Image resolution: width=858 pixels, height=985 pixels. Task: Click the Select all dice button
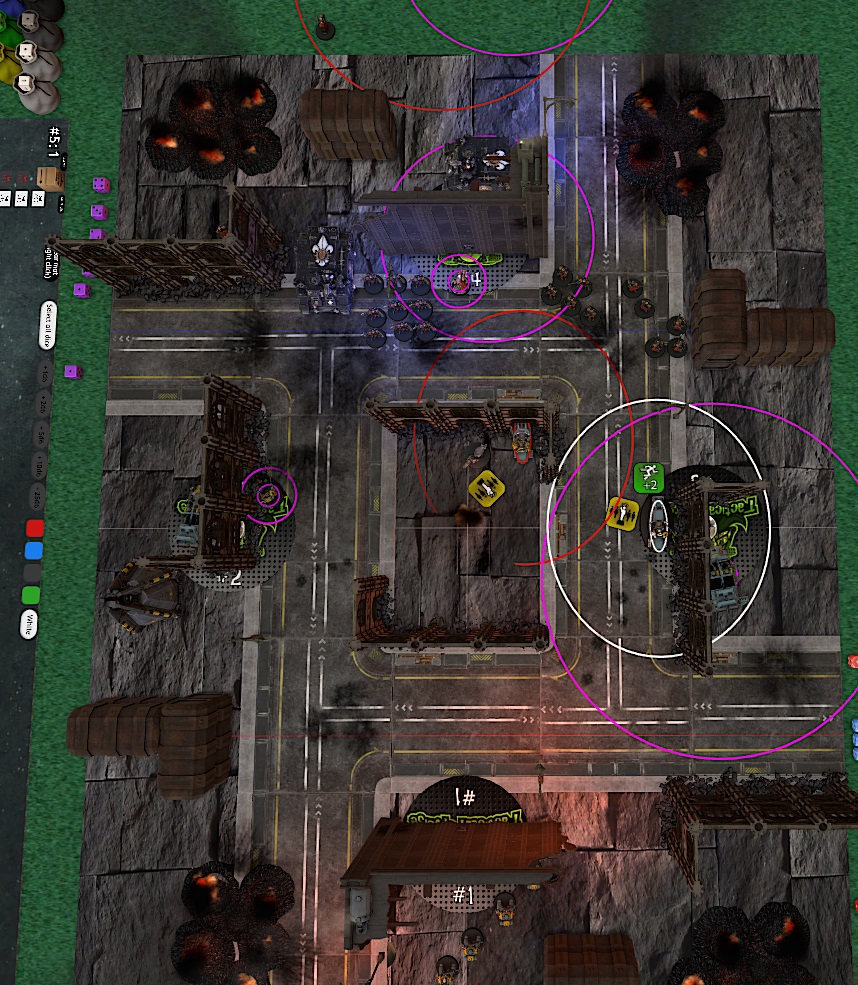click(x=47, y=325)
